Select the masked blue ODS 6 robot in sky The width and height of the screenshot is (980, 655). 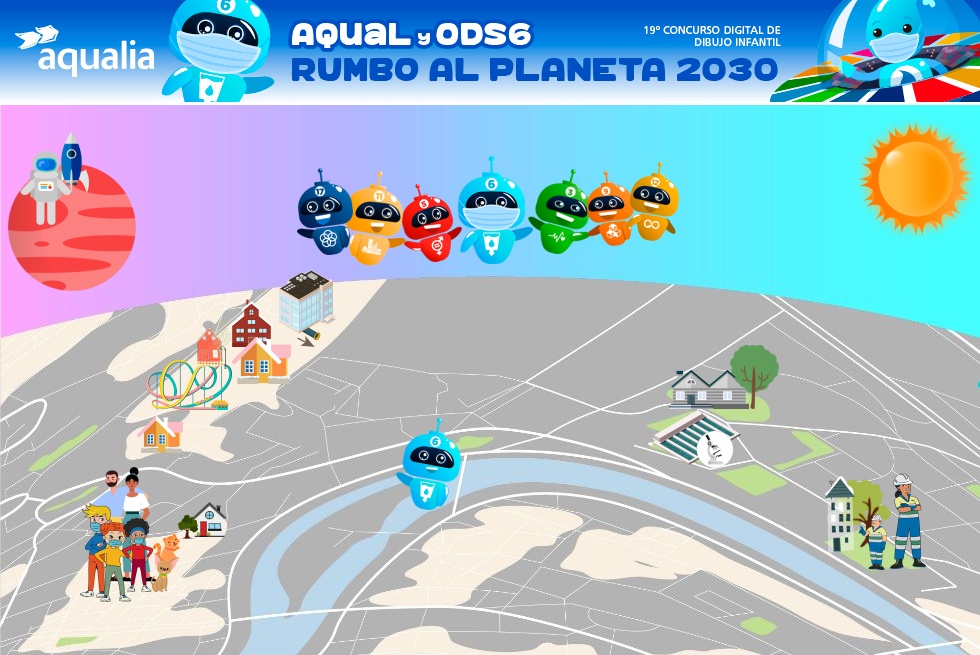[x=491, y=212]
